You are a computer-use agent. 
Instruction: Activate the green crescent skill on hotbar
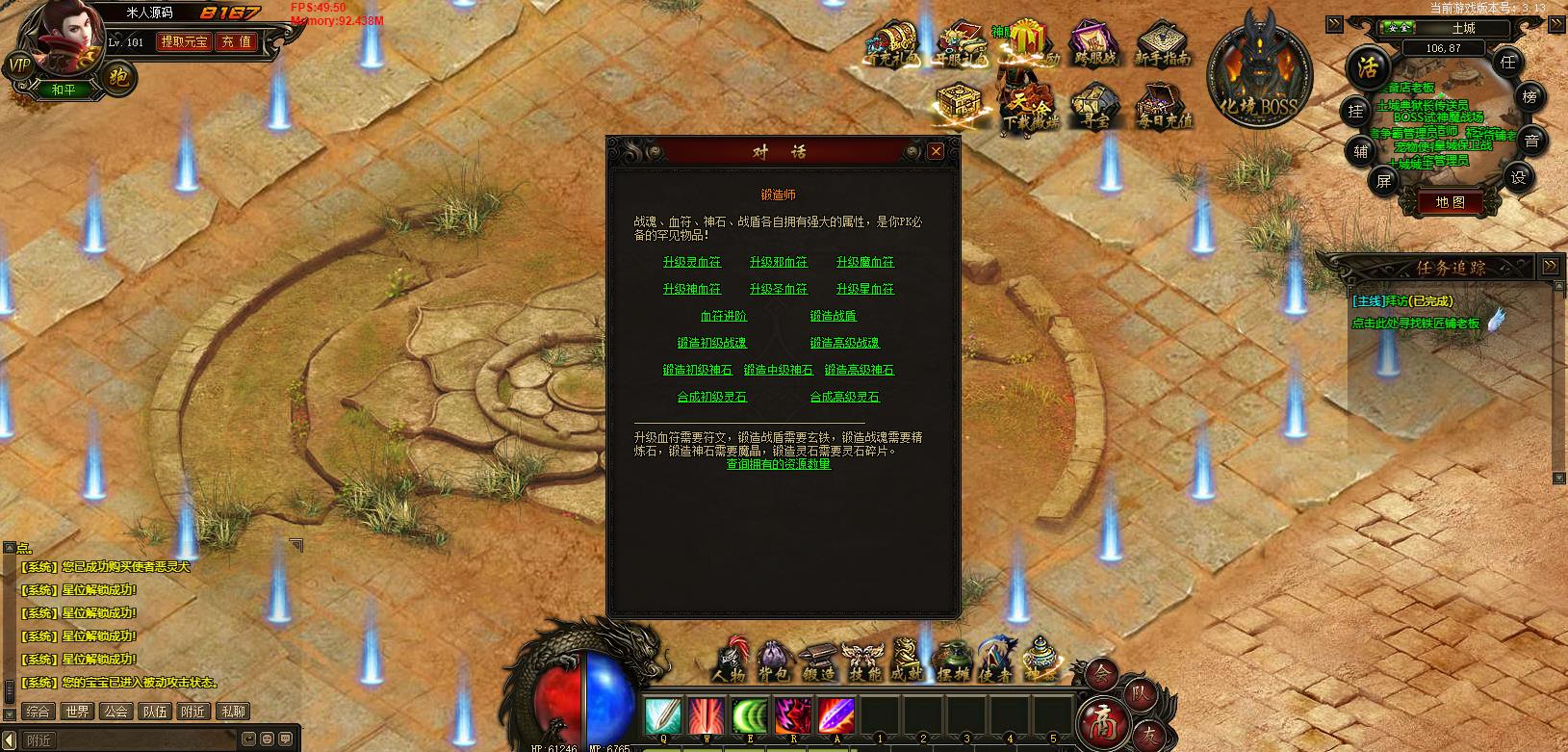click(x=750, y=717)
